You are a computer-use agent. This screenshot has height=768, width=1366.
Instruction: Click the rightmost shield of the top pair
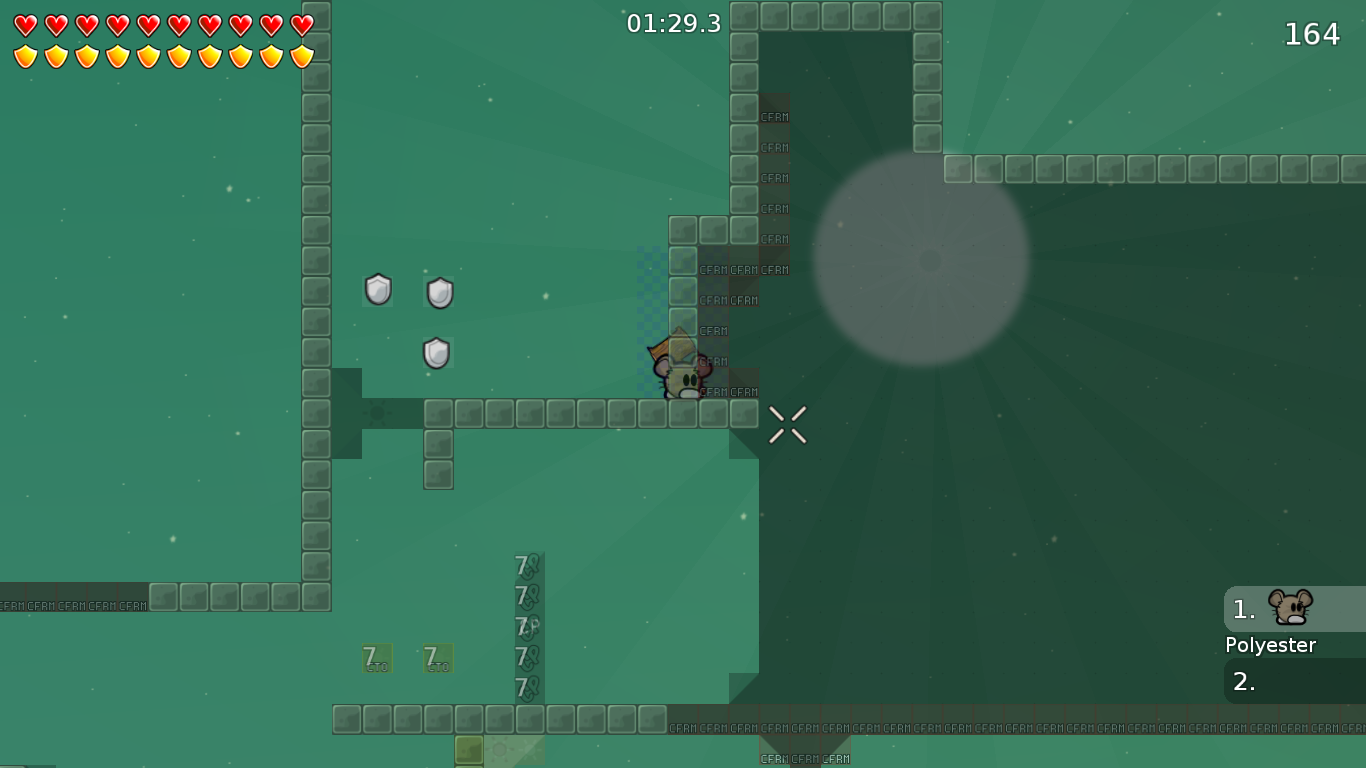coord(438,290)
